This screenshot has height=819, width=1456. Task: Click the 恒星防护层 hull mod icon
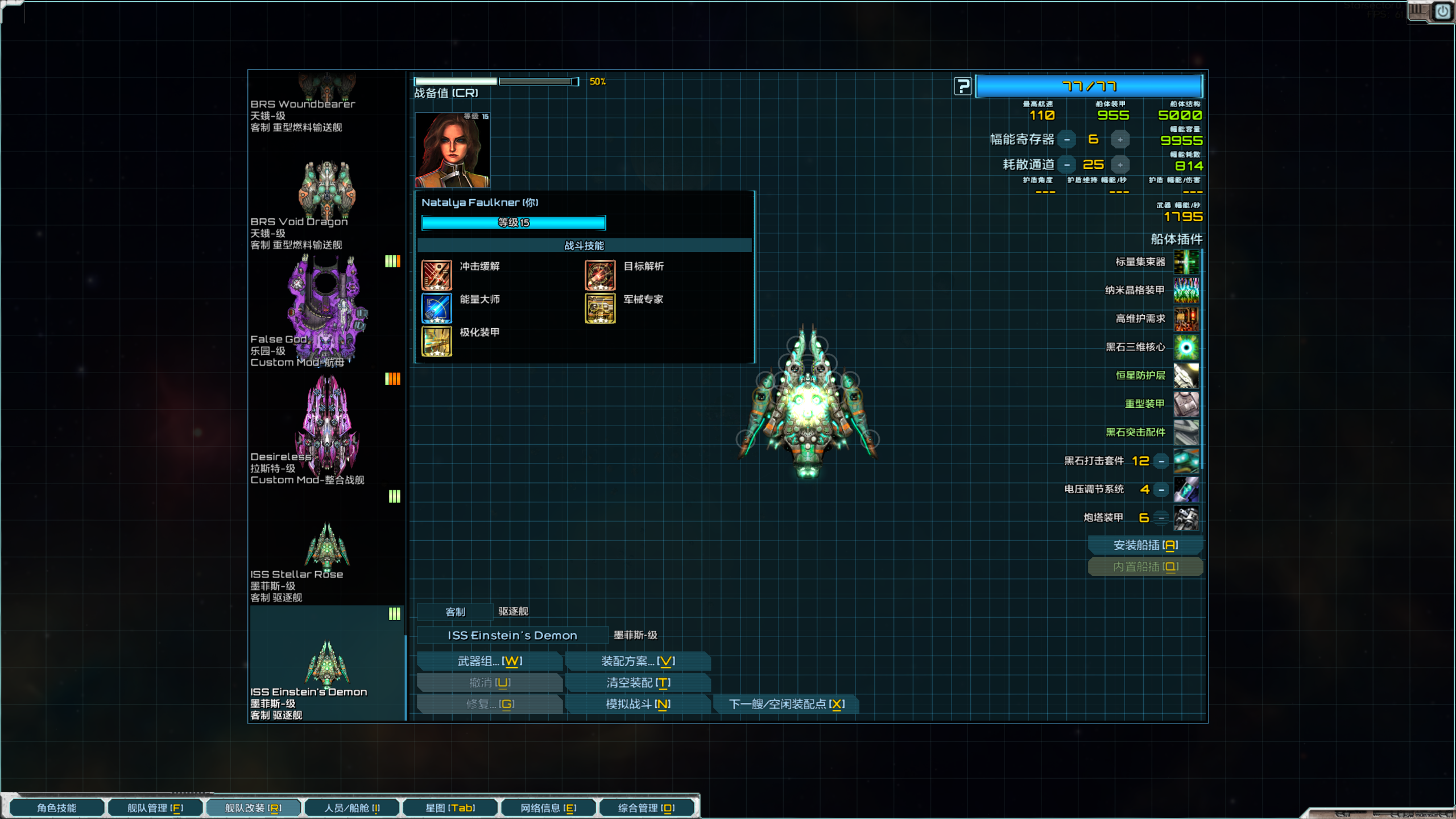click(x=1186, y=376)
